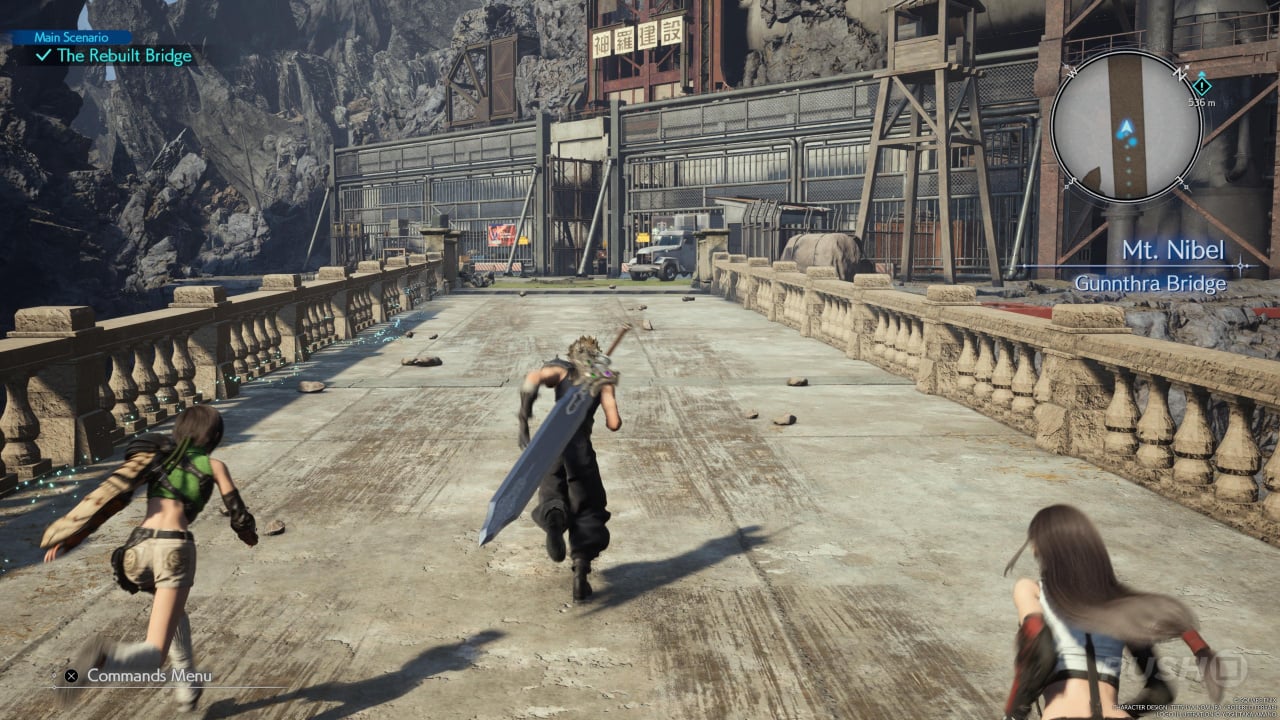Click the N compass marker on the minimap
This screenshot has height=720, width=1280.
[1179, 73]
